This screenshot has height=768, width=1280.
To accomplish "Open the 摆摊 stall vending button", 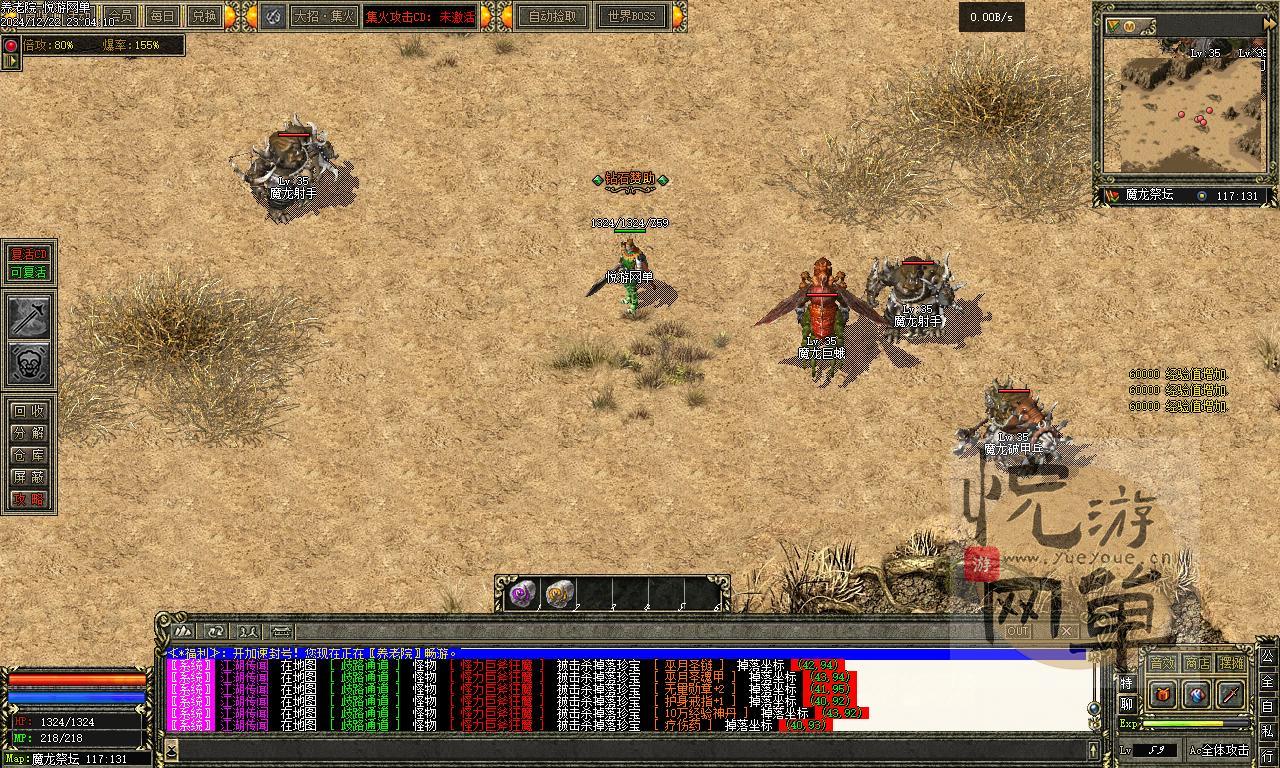I will [x=1232, y=662].
